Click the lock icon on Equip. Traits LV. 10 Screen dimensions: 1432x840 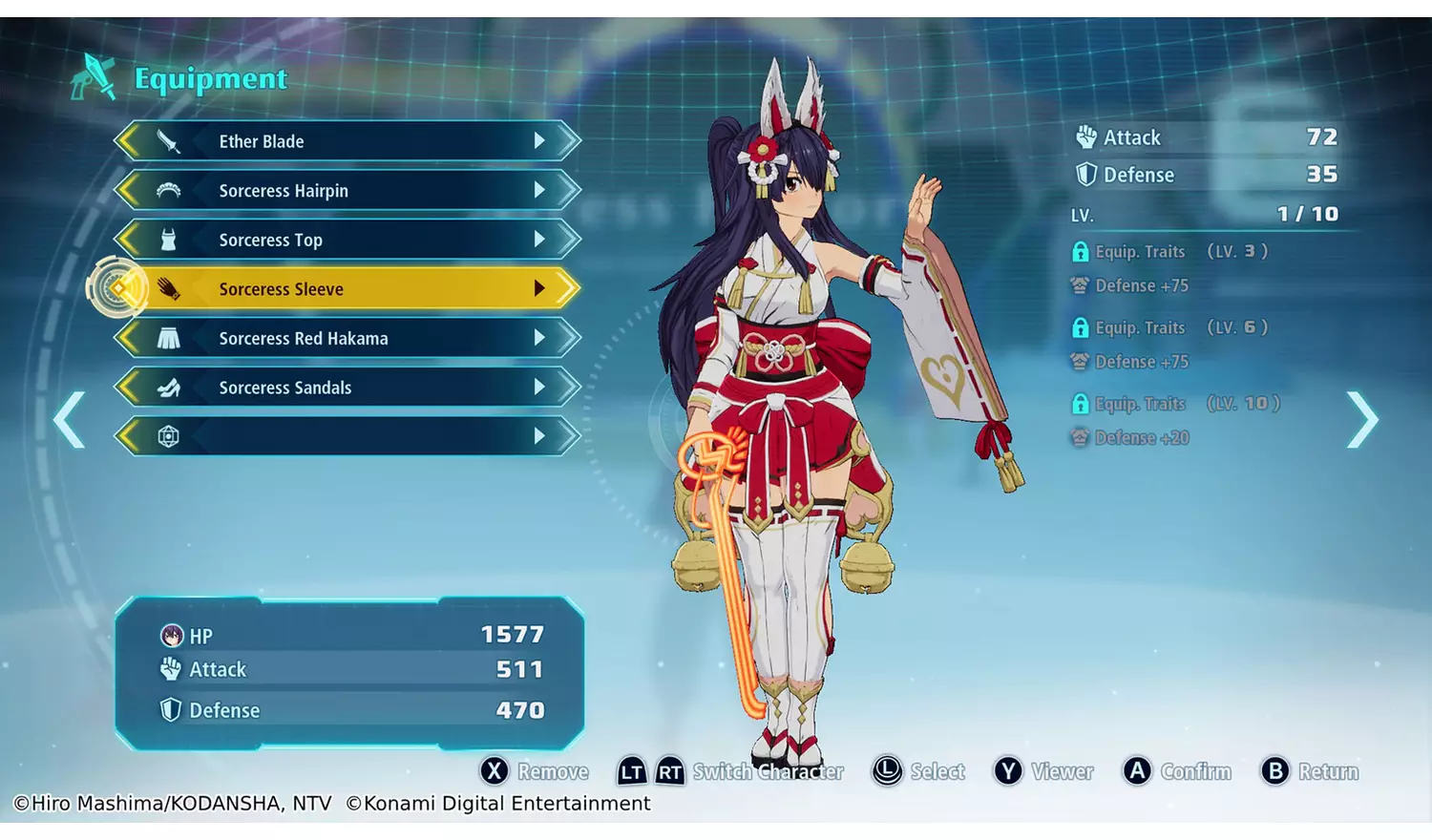pos(1081,404)
